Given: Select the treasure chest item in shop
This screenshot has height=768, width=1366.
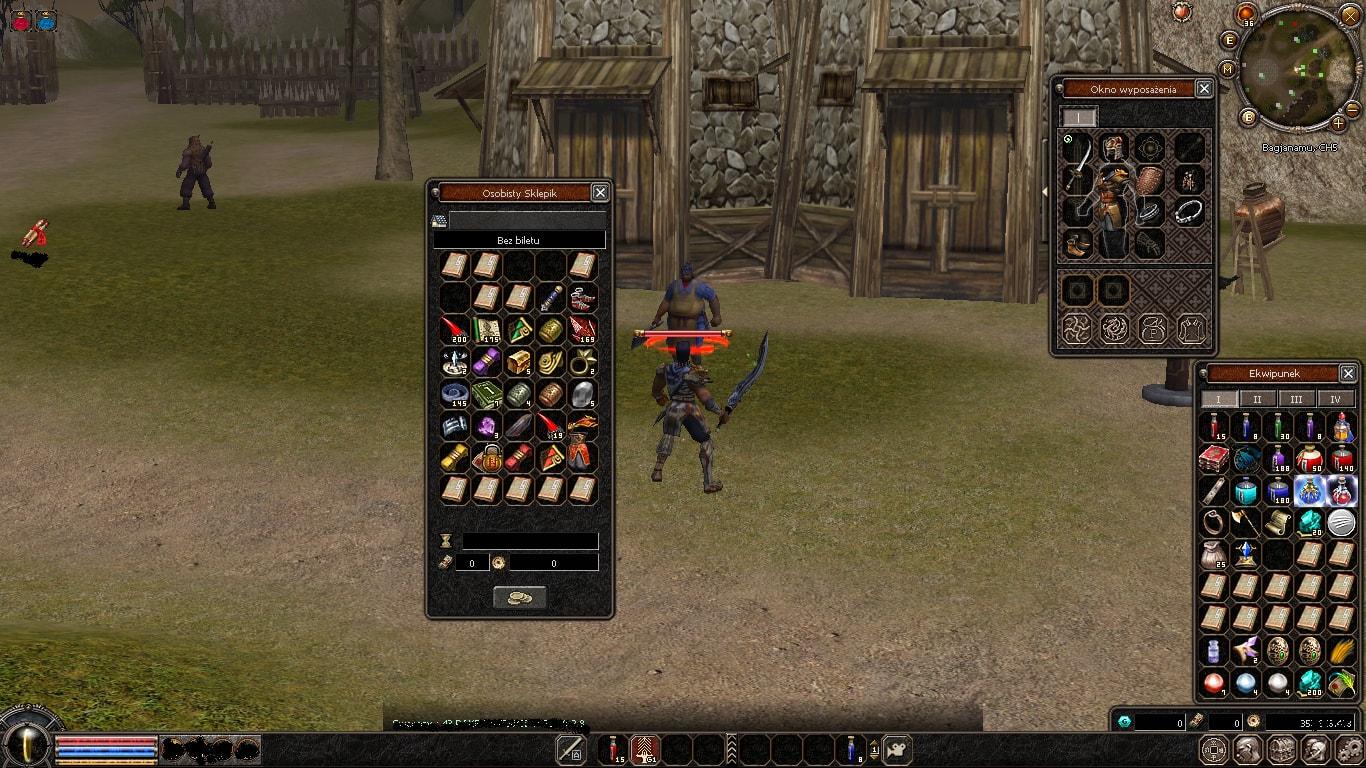Looking at the screenshot, I should pos(518,362).
